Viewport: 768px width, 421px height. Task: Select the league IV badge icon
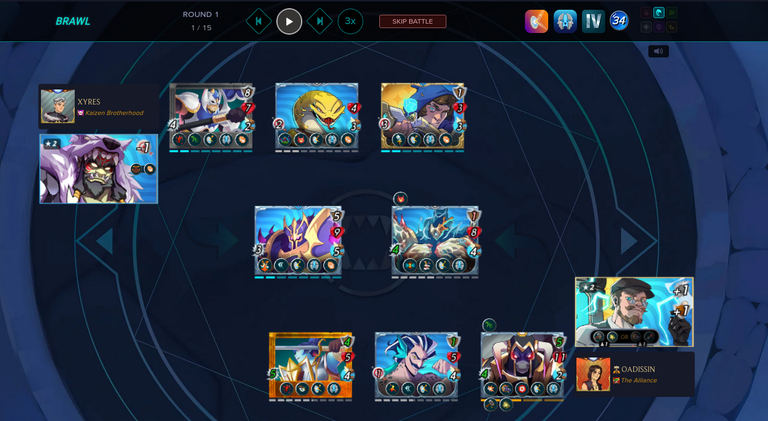click(594, 21)
